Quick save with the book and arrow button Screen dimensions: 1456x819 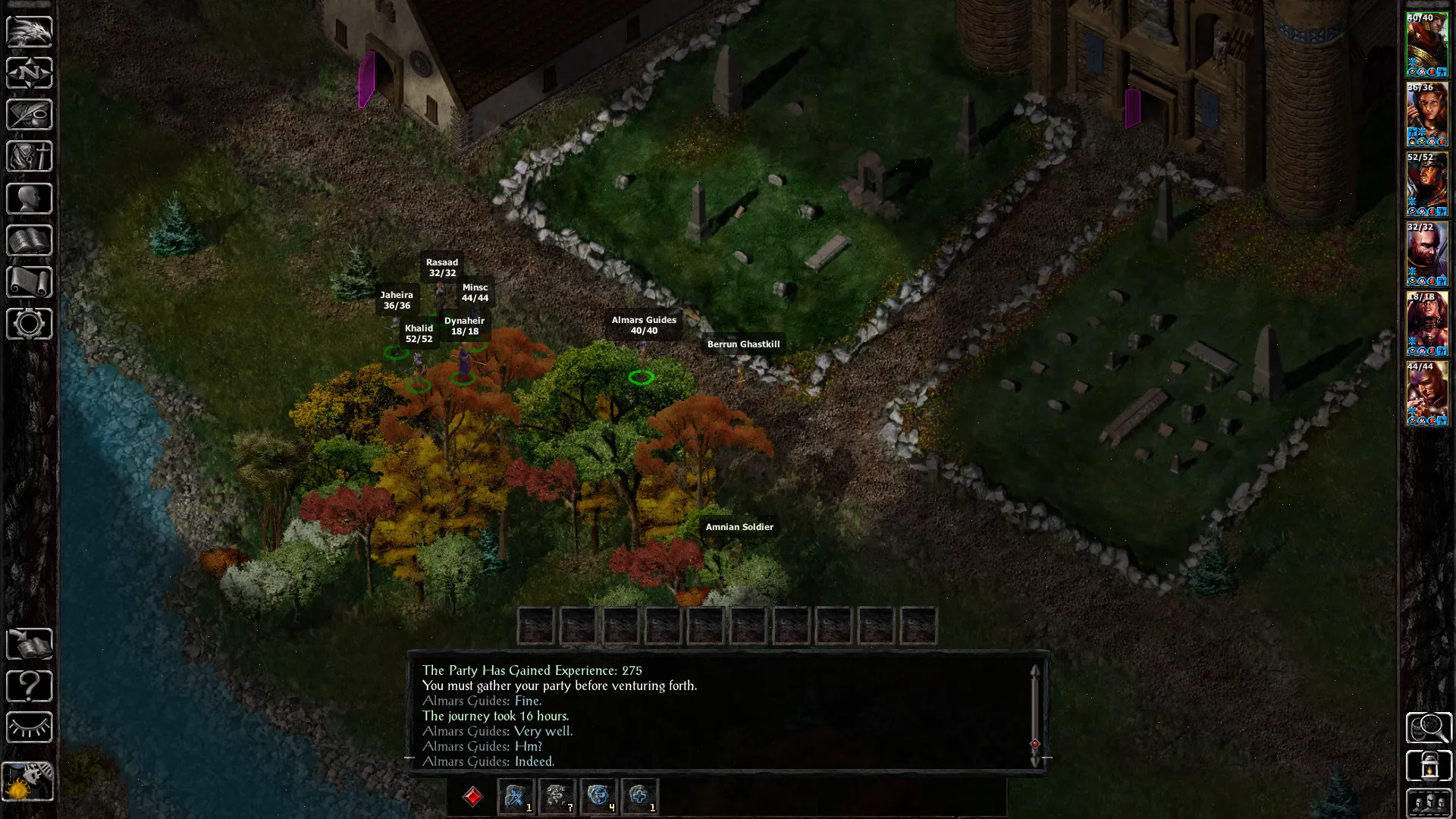(30, 645)
